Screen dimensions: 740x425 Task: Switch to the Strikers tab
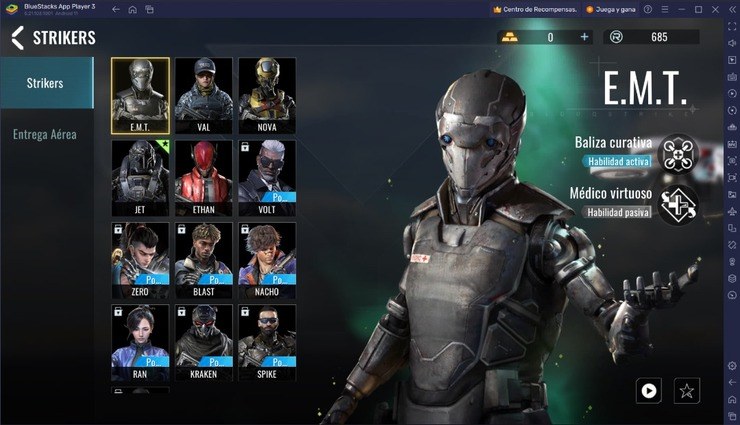(x=46, y=83)
